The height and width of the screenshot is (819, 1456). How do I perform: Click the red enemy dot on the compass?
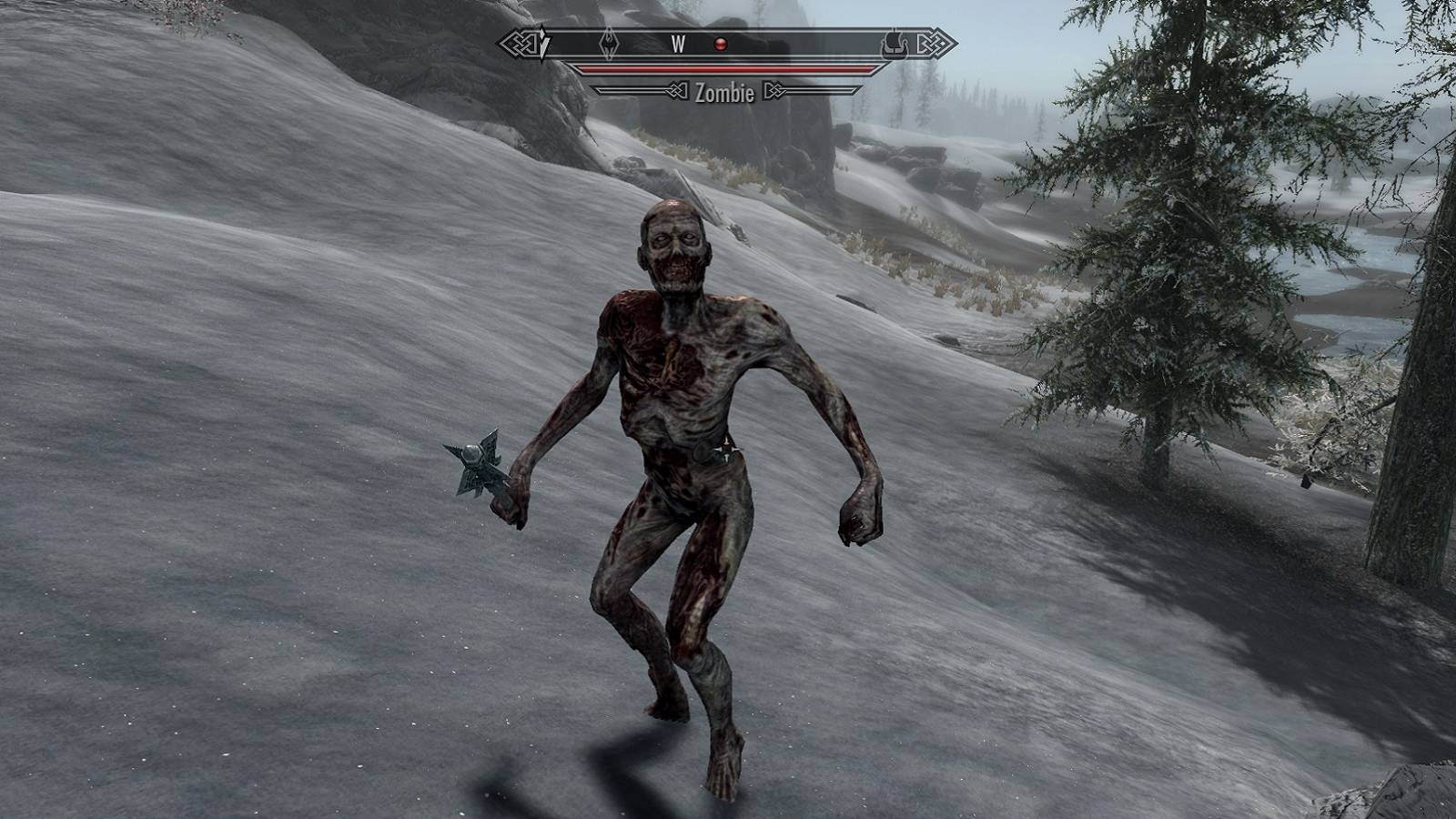point(719,43)
